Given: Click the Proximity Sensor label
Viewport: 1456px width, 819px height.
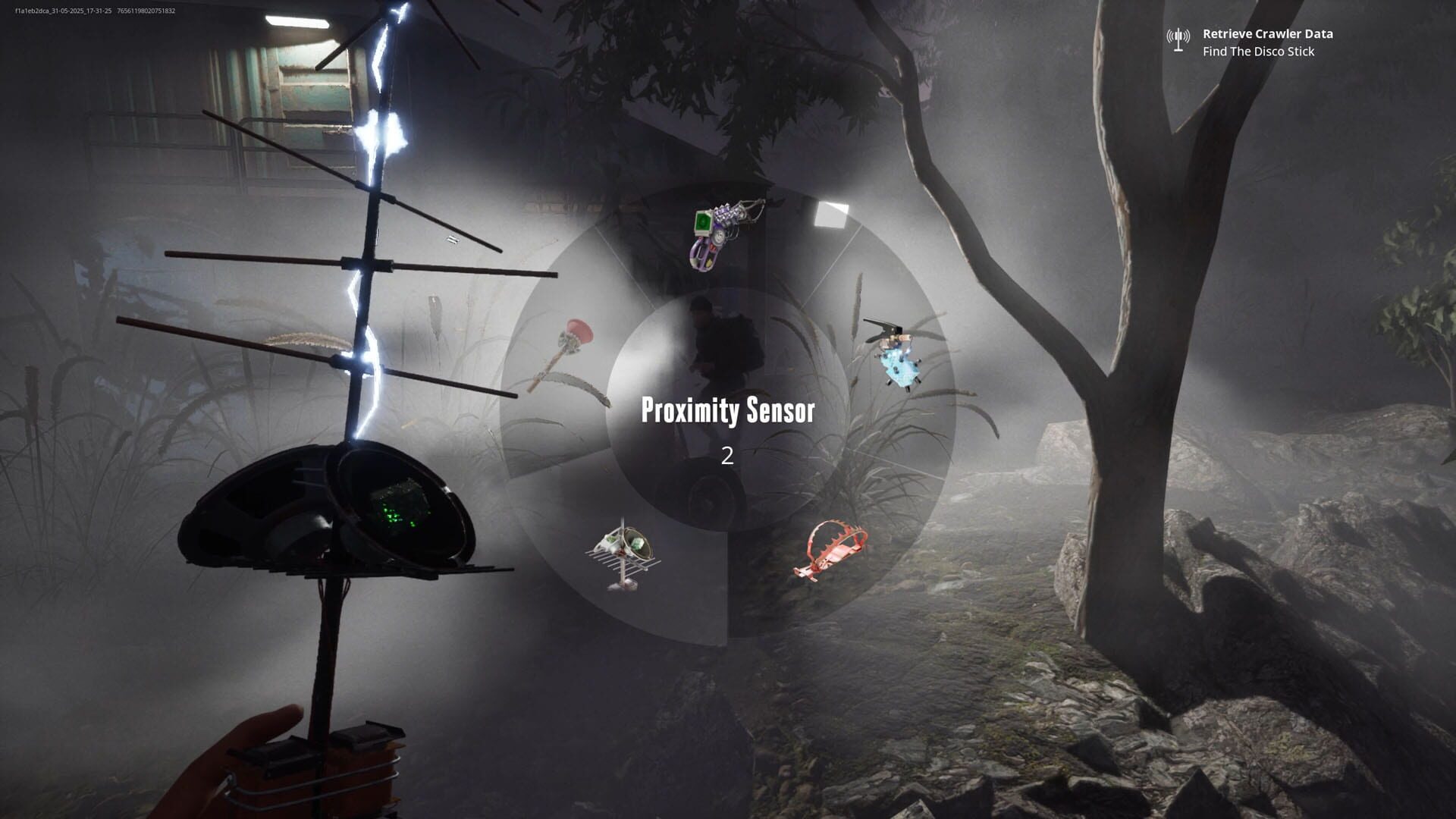Looking at the screenshot, I should 729,412.
